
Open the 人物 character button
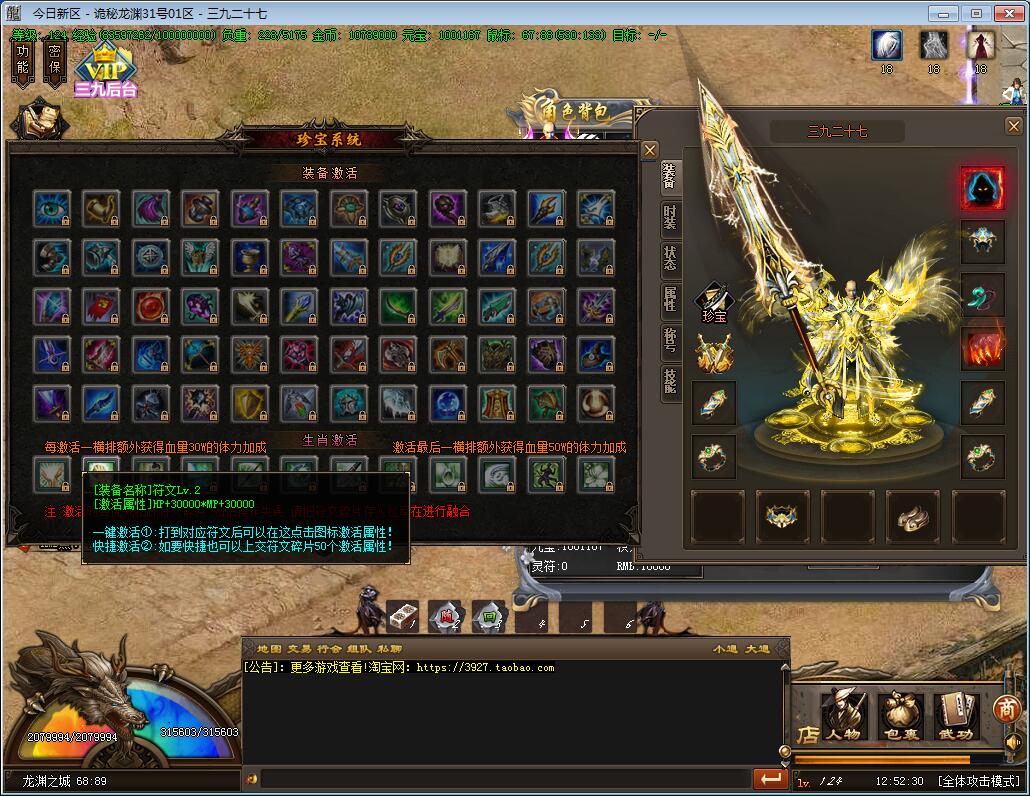[x=843, y=716]
